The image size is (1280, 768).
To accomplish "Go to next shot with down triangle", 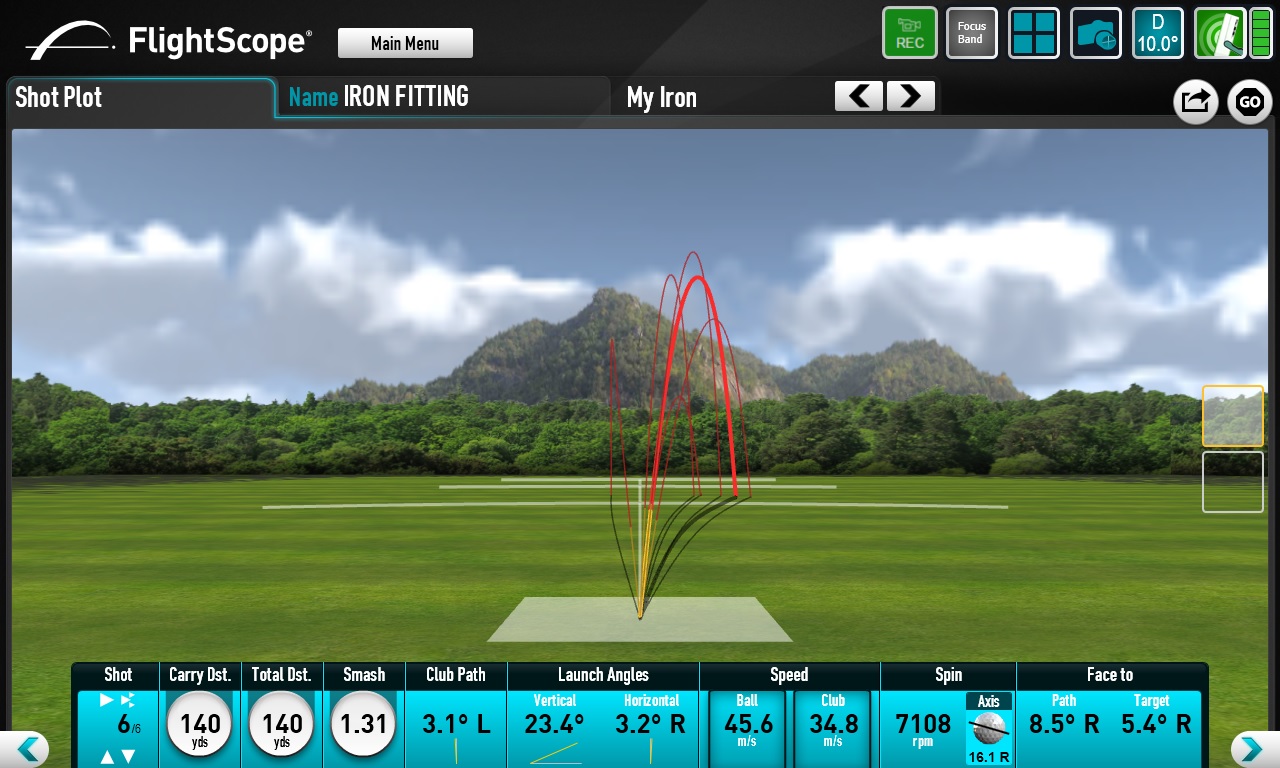I will point(129,757).
